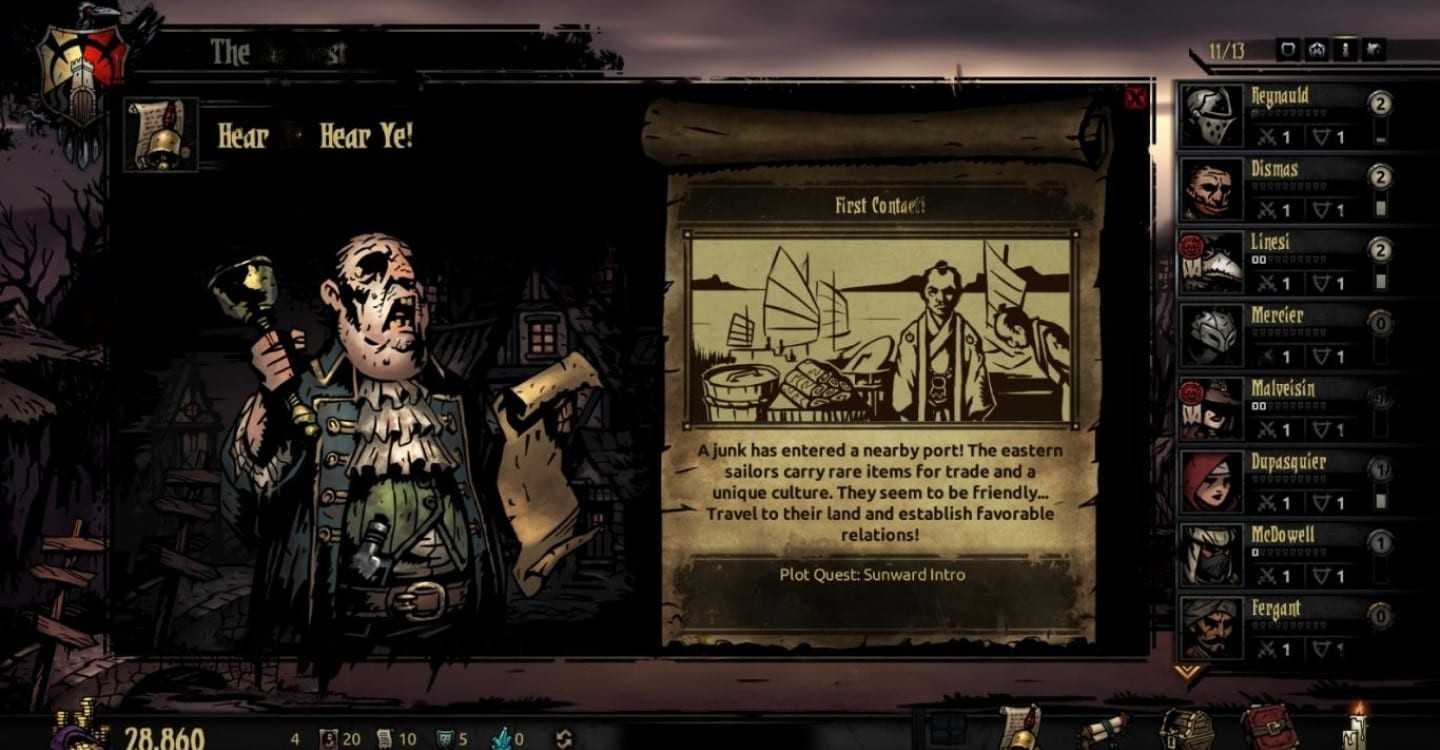Expand roster with the down arrow
This screenshot has width=1440, height=750.
[x=1188, y=672]
